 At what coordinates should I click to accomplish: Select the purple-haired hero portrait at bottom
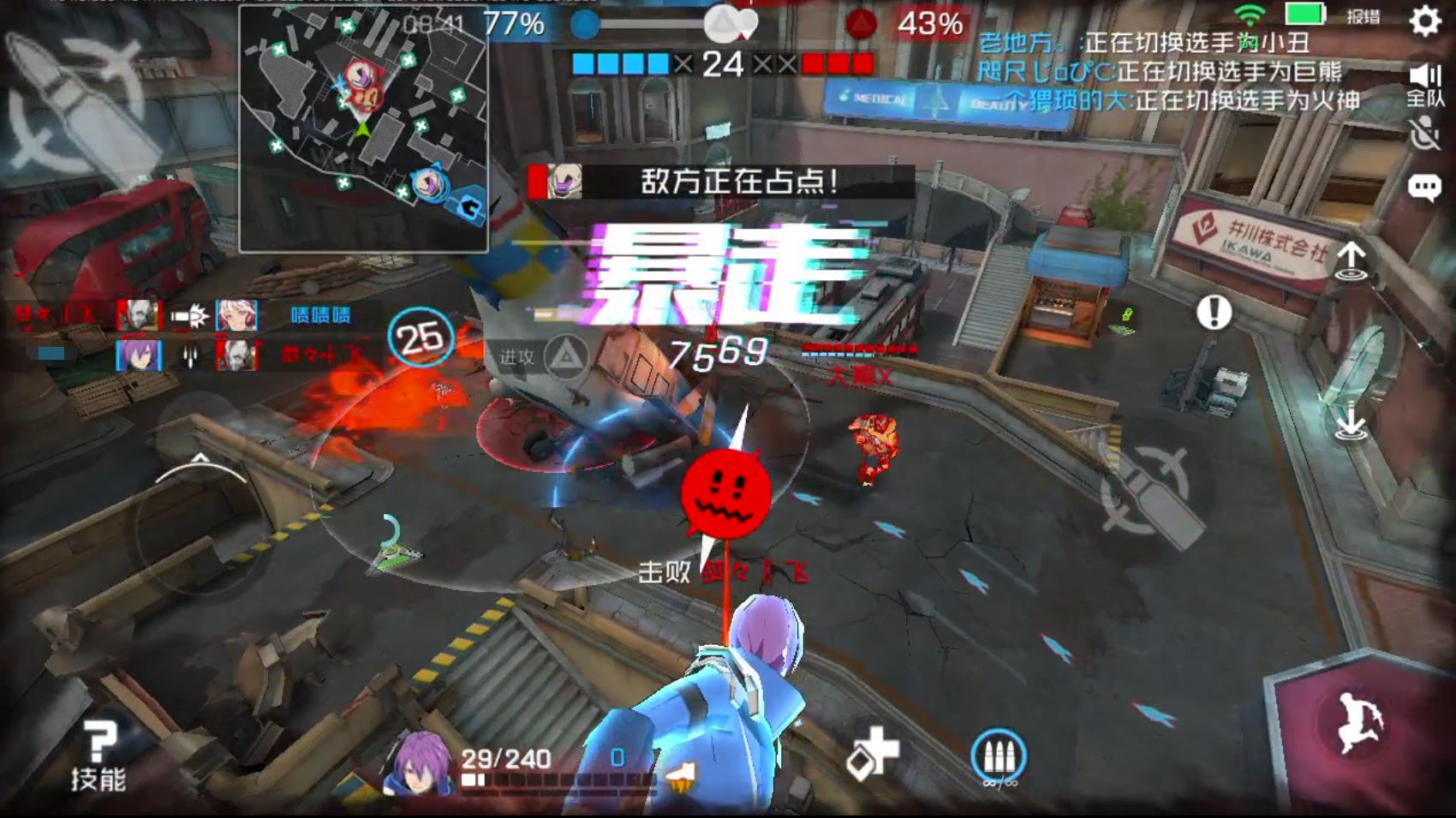click(x=419, y=763)
